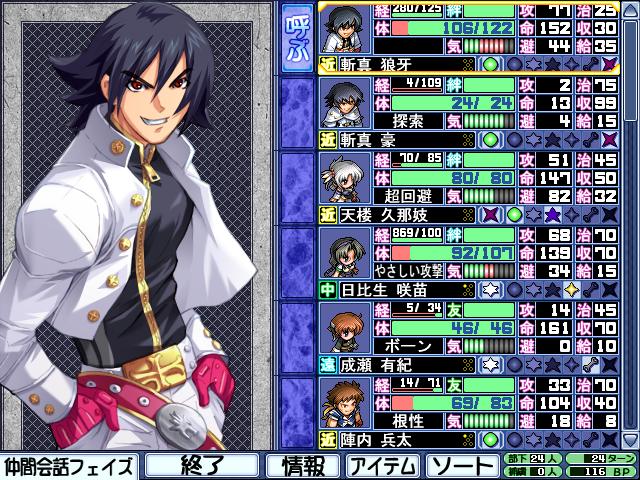This screenshot has width=640, height=480.
Task: Sort the roster with ソート
Action: point(461,465)
